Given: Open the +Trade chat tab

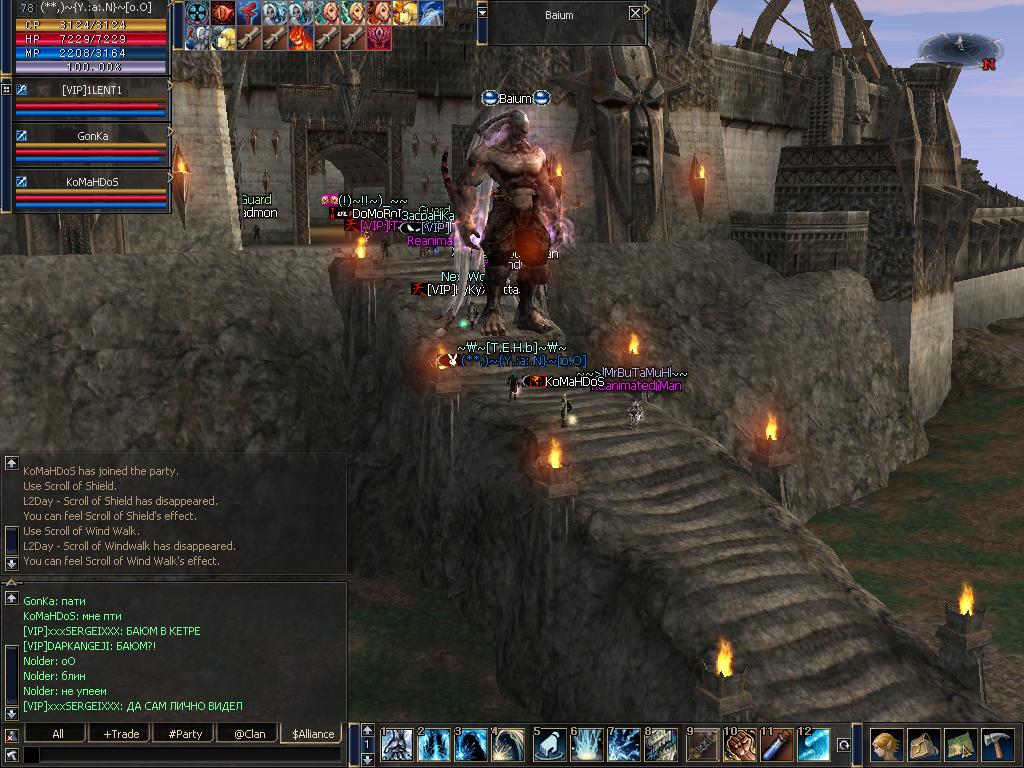Looking at the screenshot, I should coord(121,734).
